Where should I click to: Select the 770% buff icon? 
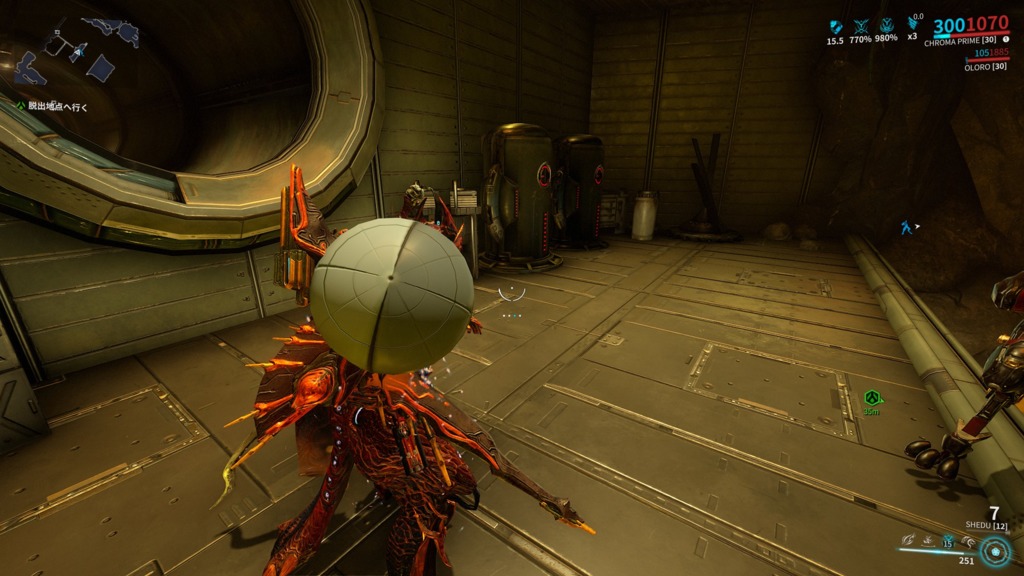860,25
